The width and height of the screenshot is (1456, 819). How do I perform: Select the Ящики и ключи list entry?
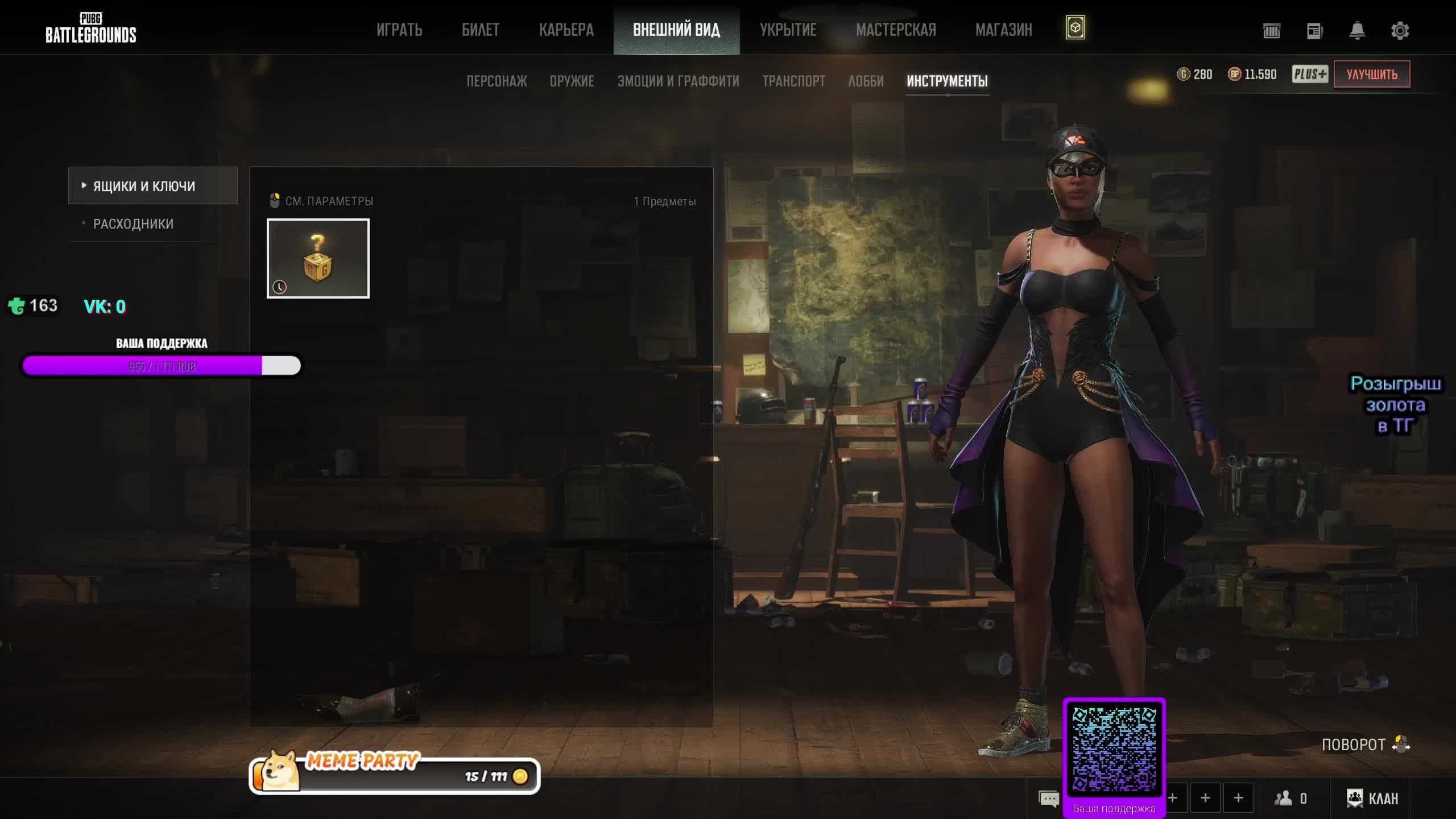click(152, 186)
